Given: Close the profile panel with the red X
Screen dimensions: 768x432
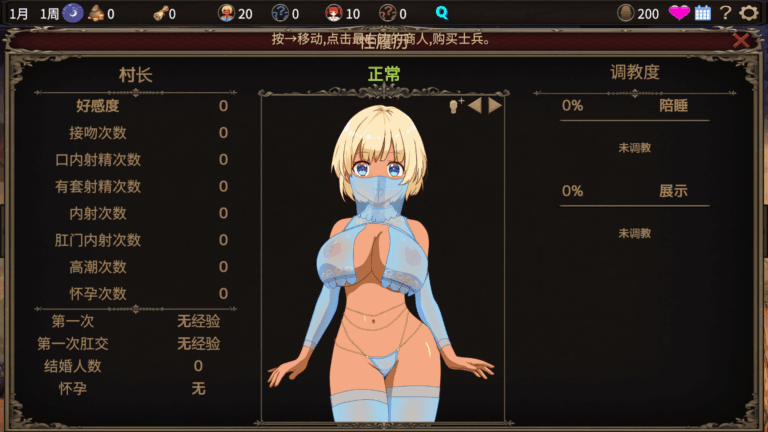Looking at the screenshot, I should (x=741, y=40).
